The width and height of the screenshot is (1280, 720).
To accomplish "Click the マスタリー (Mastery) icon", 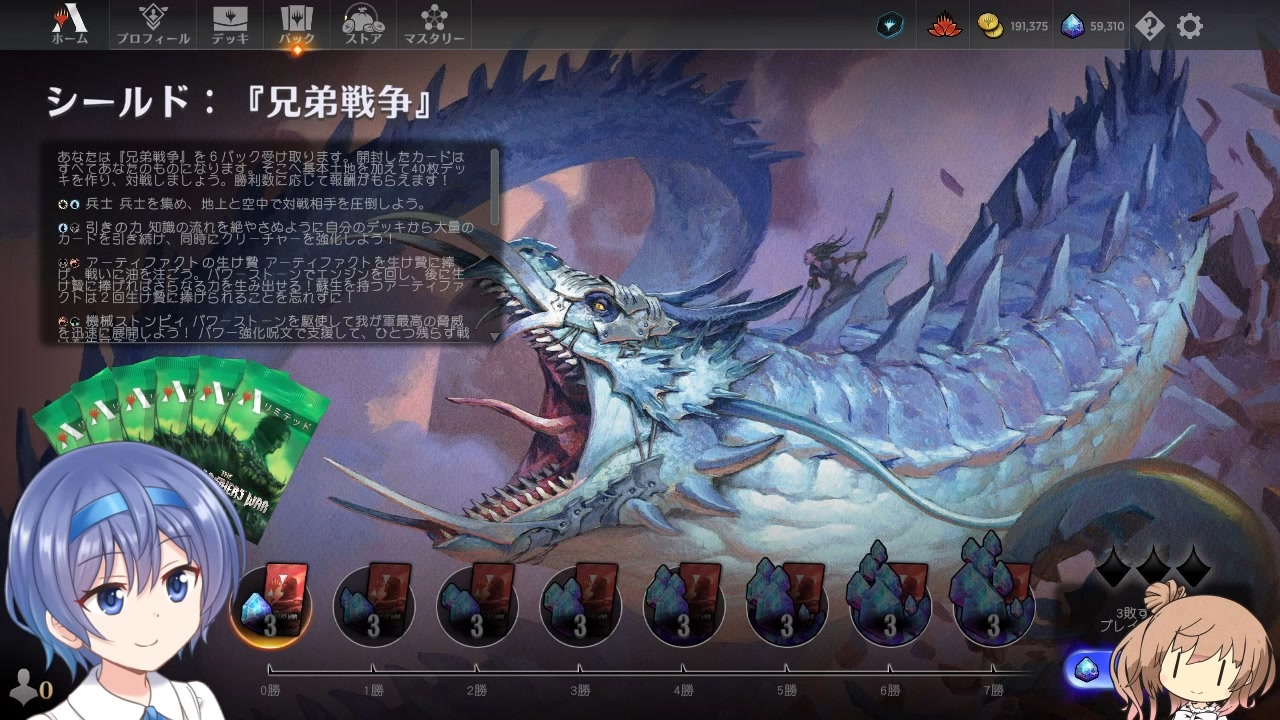I will point(435,18).
